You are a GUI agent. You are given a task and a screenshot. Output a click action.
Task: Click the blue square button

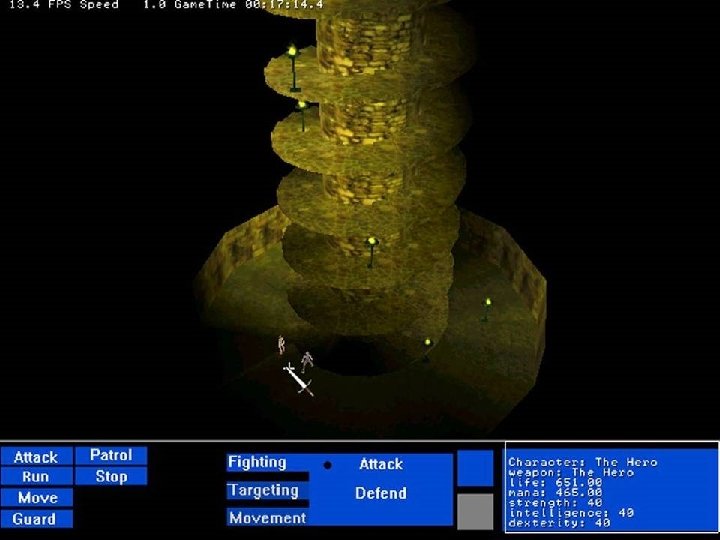(475, 467)
